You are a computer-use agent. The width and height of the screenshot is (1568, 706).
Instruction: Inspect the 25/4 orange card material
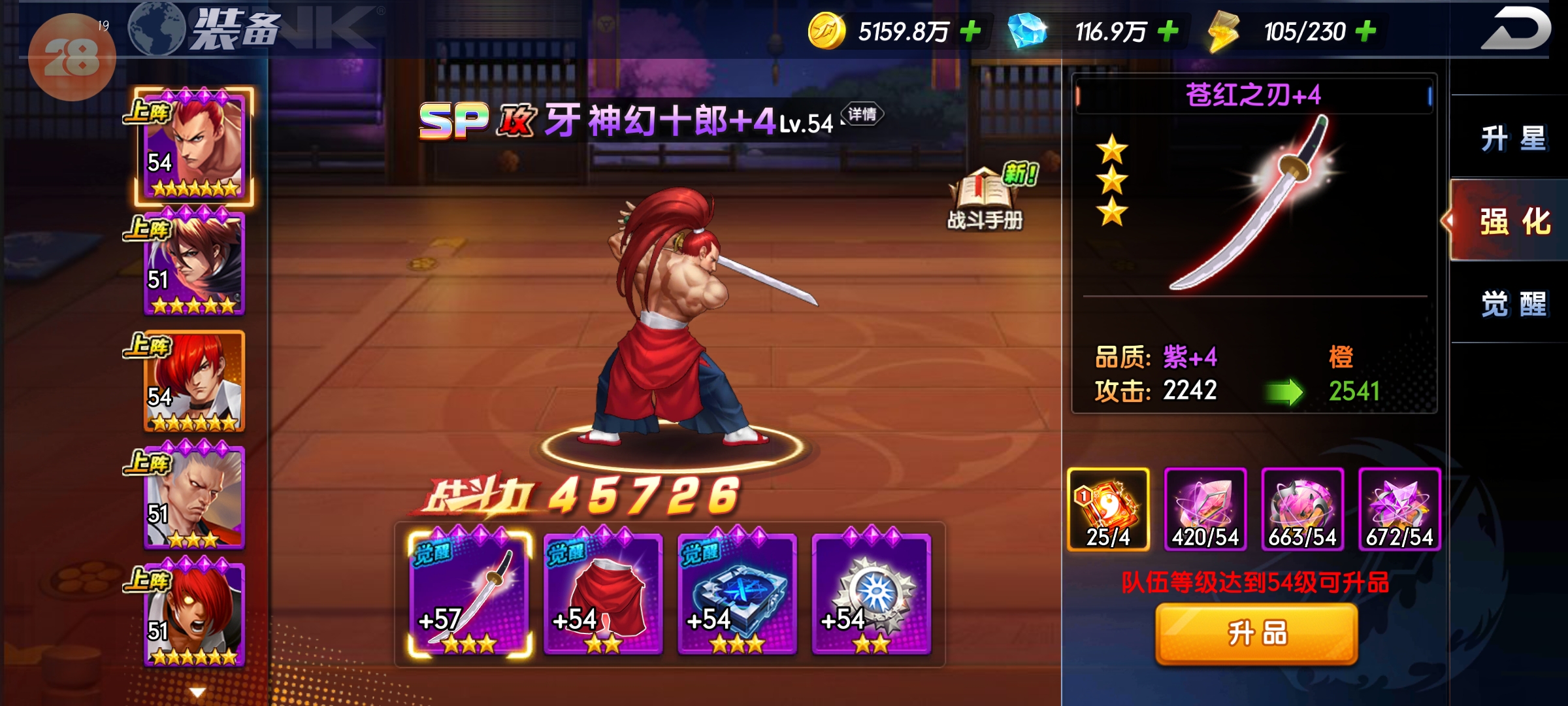coord(1108,509)
